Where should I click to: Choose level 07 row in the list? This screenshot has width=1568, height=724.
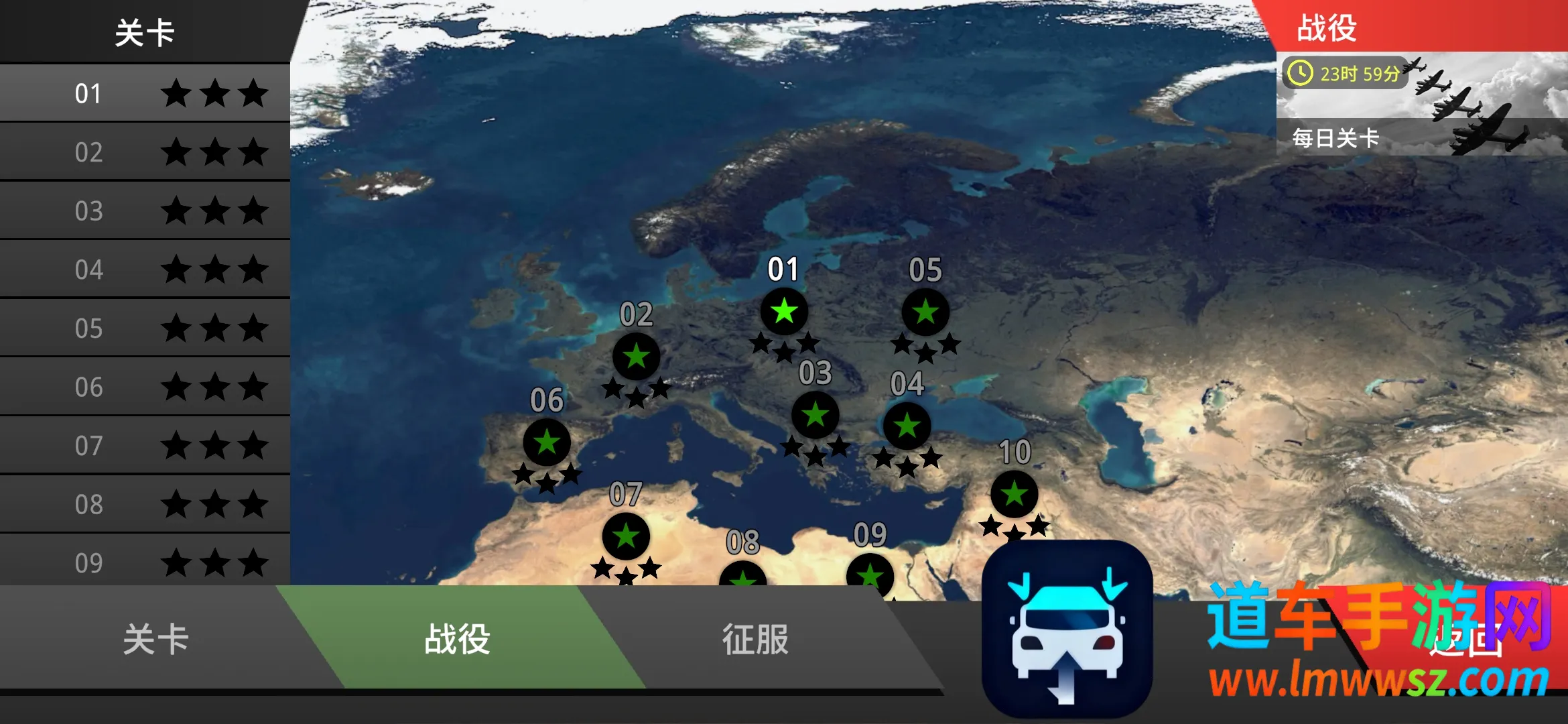[145, 445]
